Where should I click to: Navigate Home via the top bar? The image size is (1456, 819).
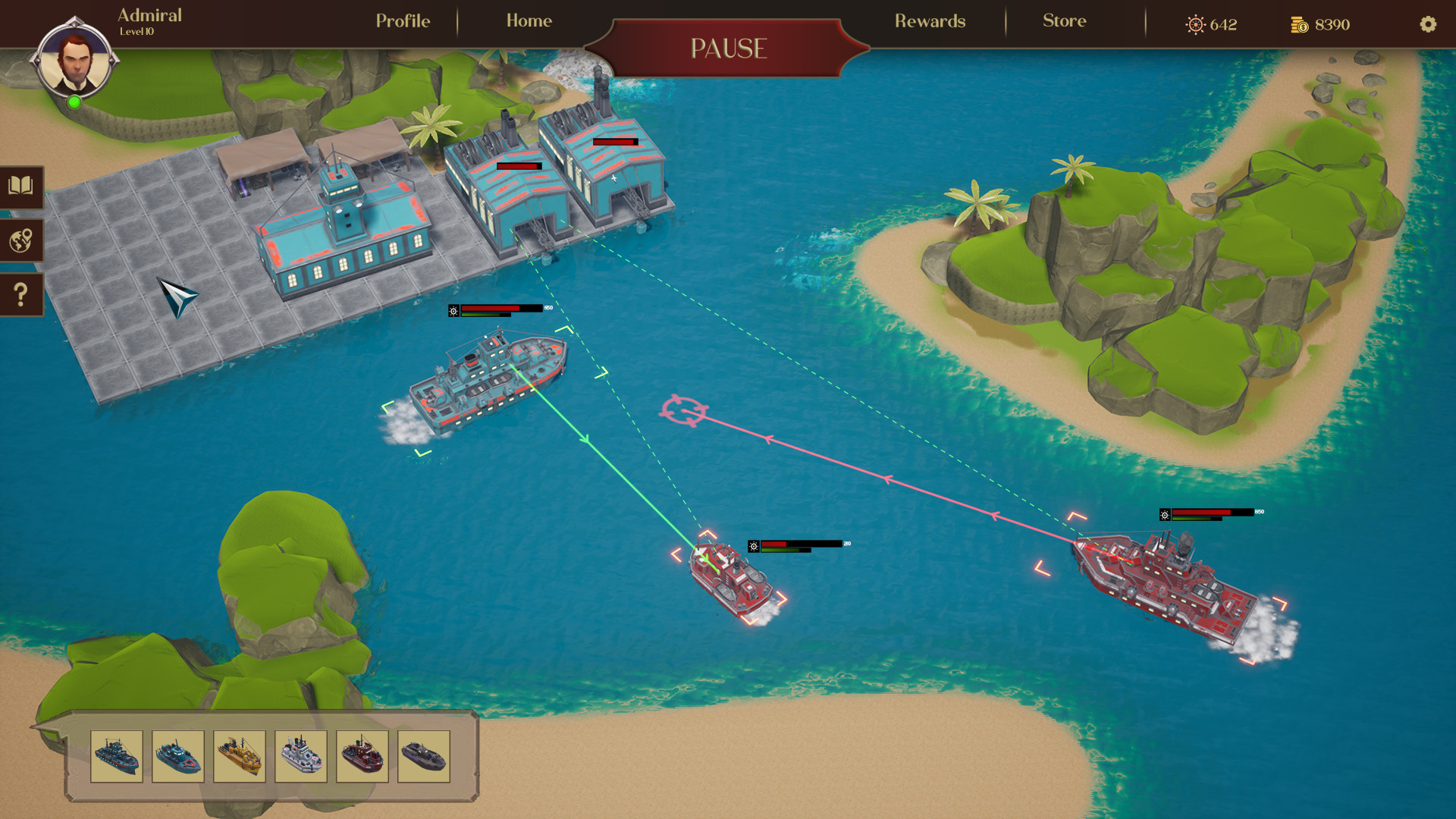tap(529, 21)
